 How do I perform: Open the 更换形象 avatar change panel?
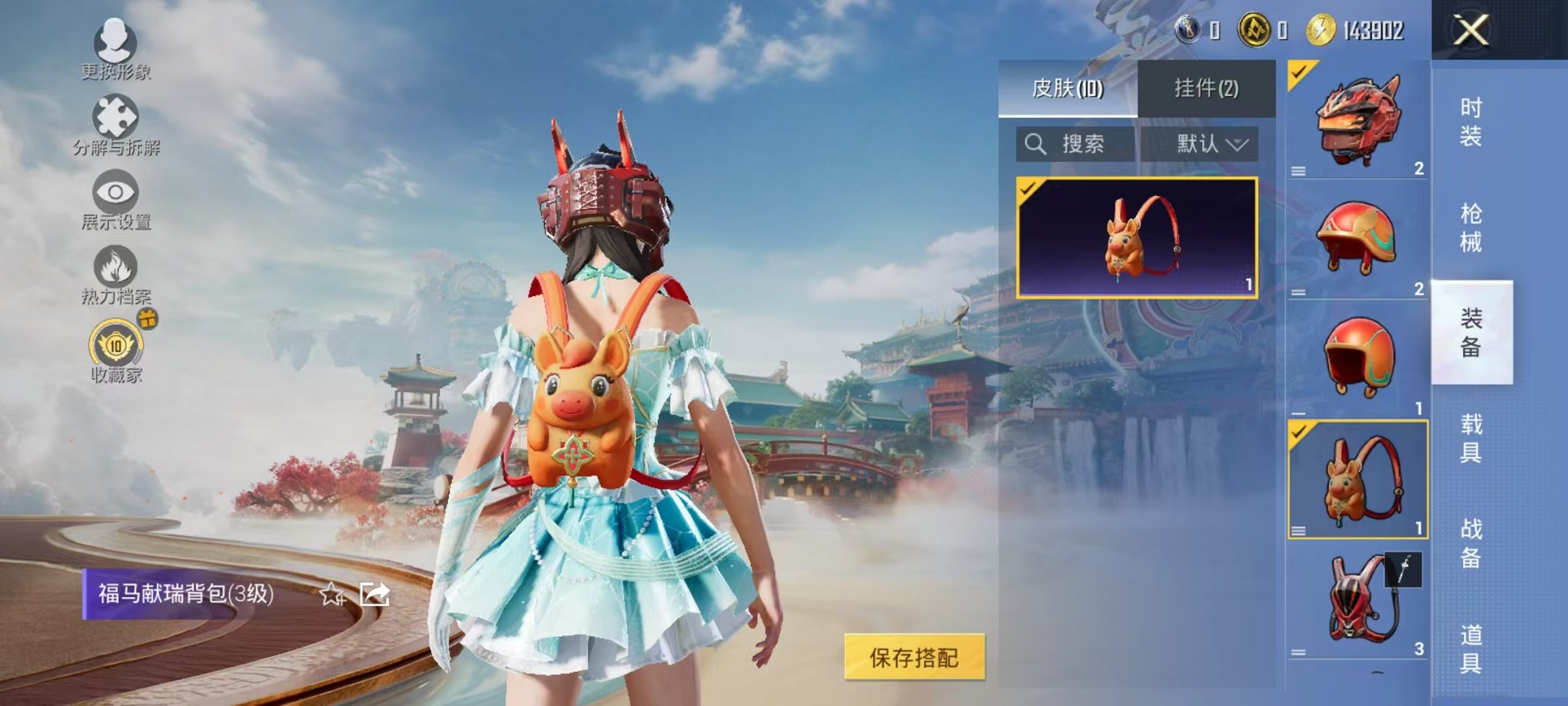[x=114, y=46]
